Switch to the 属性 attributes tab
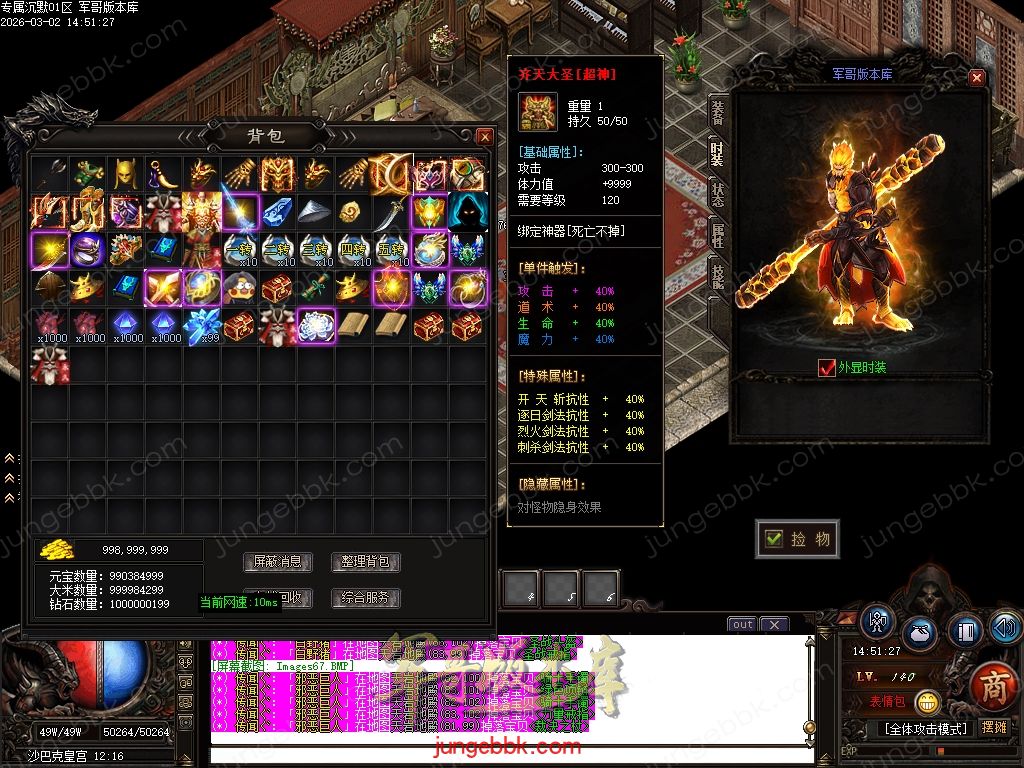This screenshot has height=768, width=1024. click(717, 236)
